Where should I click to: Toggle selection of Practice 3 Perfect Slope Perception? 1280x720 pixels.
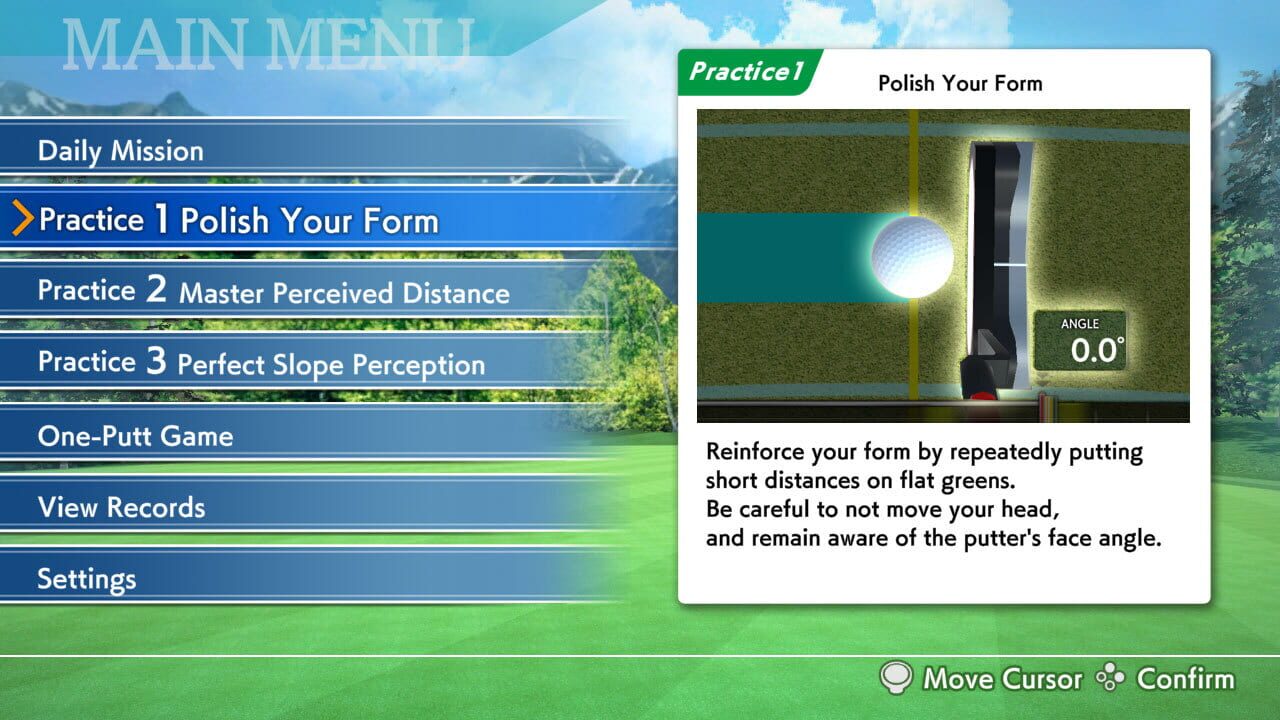click(x=260, y=362)
